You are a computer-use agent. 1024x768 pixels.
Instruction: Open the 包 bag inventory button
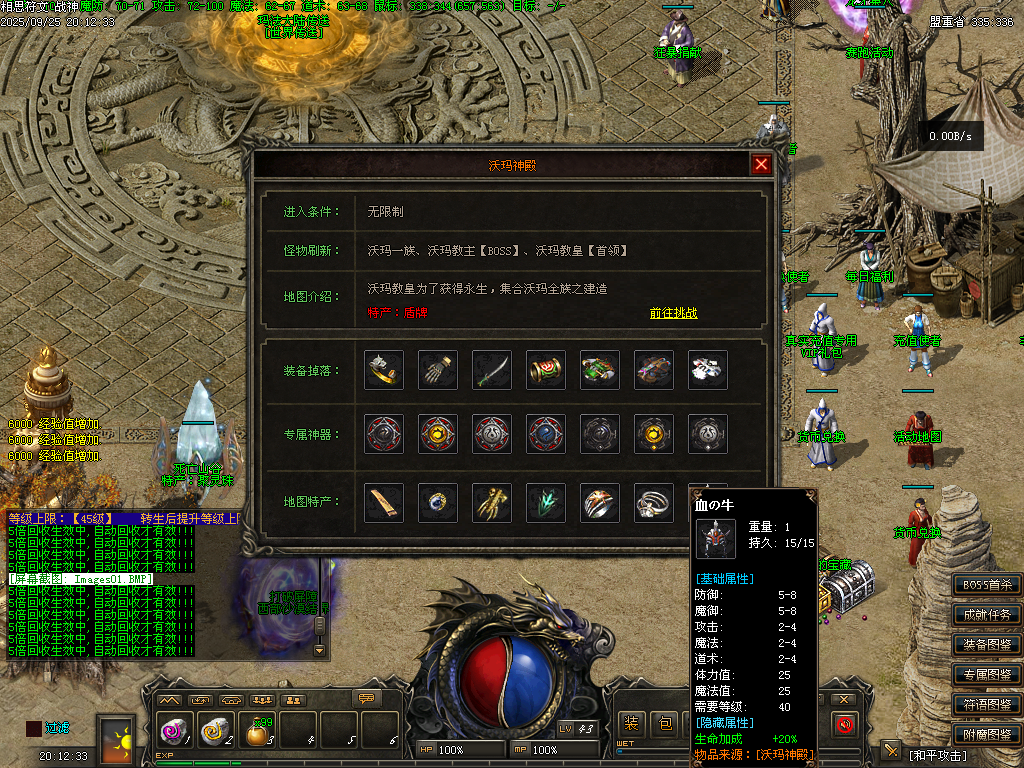(665, 723)
